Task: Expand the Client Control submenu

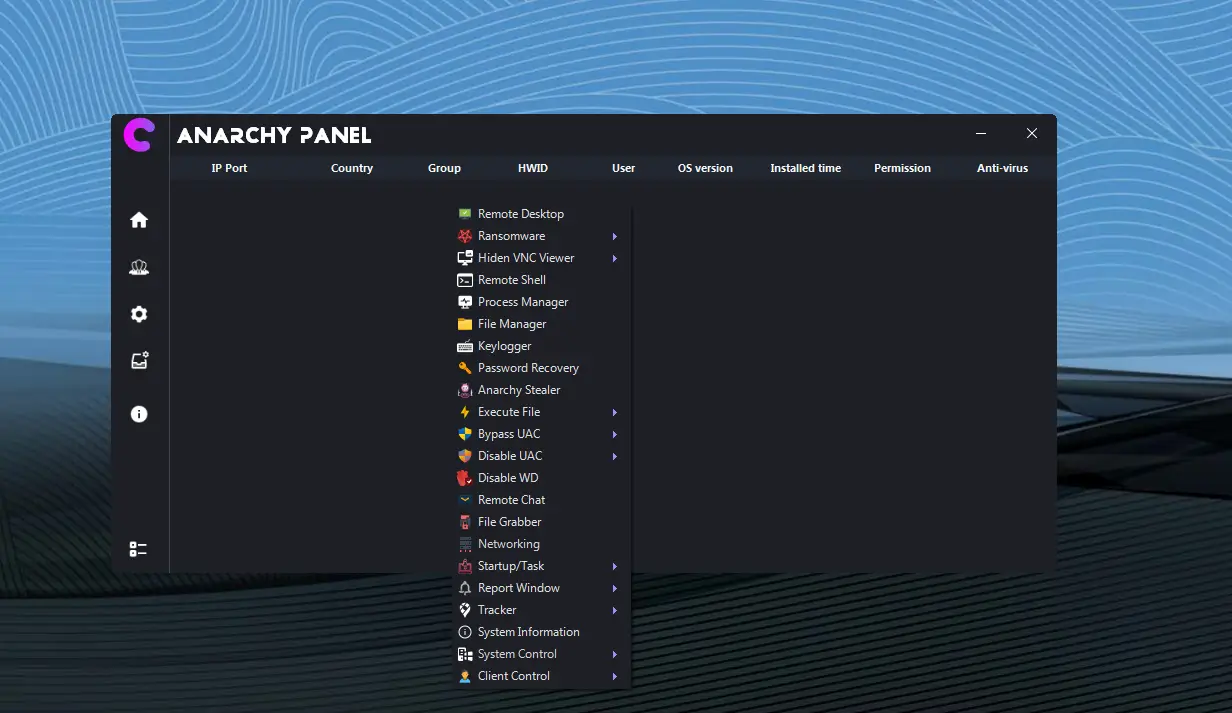Action: pyautogui.click(x=513, y=676)
